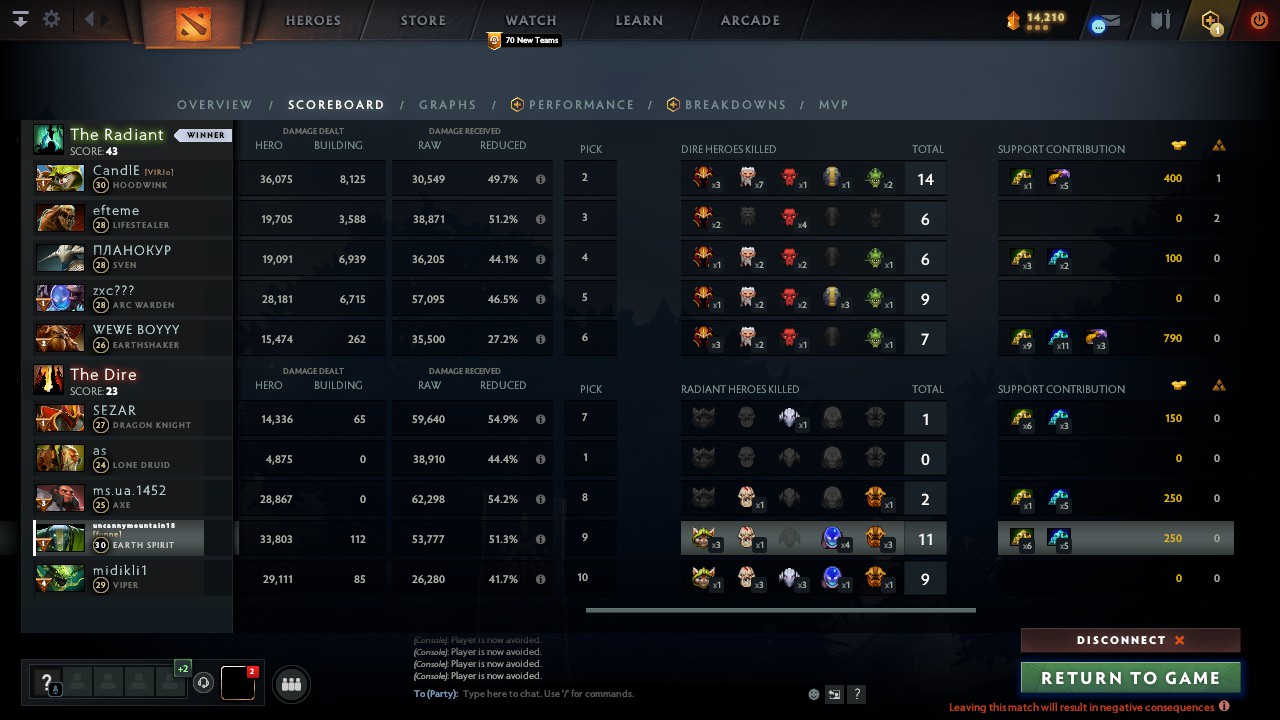This screenshot has width=1280, height=720.
Task: Toggle voice chat with the headphone icon
Action: coord(204,683)
